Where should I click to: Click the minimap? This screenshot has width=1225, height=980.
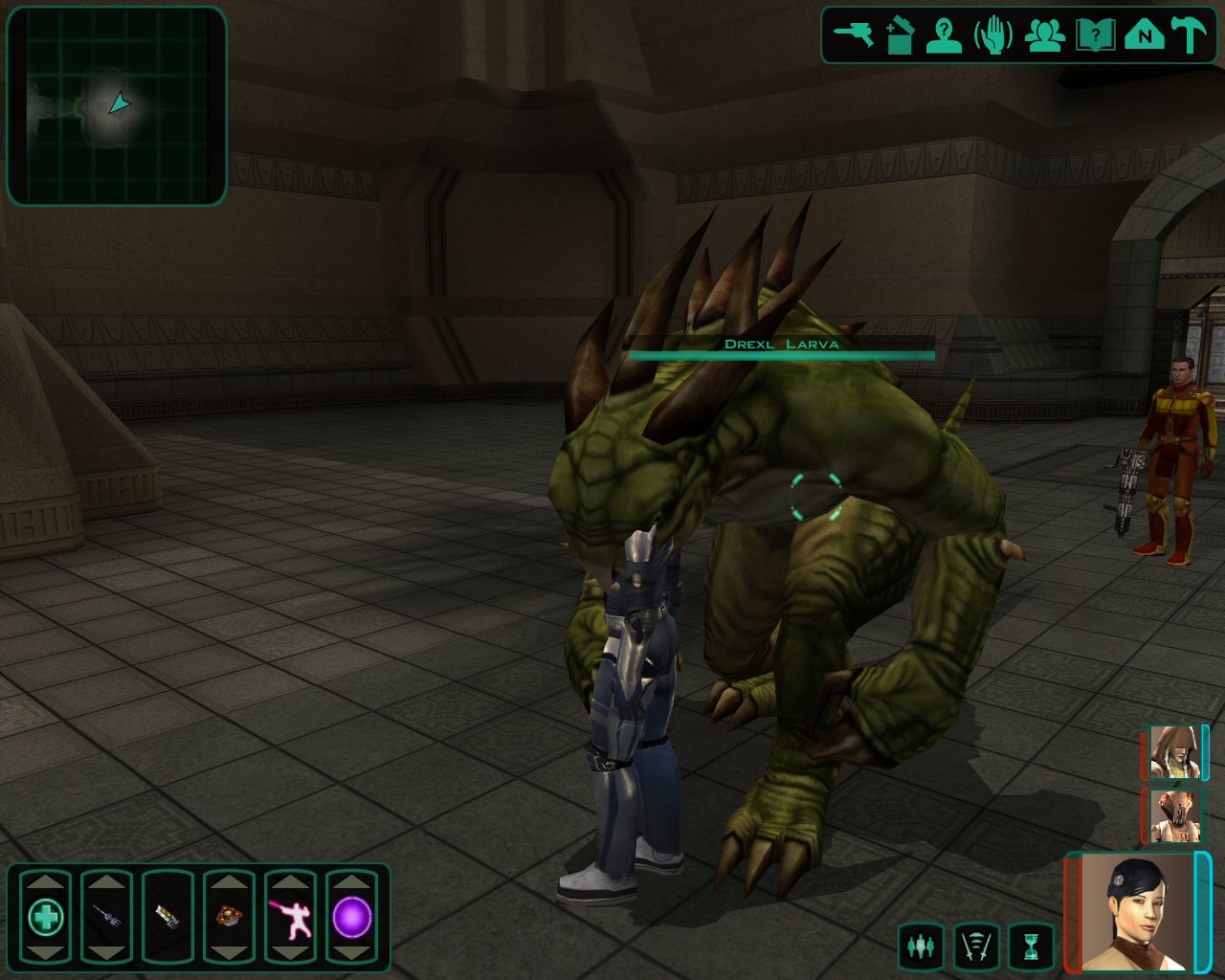pyautogui.click(x=117, y=105)
